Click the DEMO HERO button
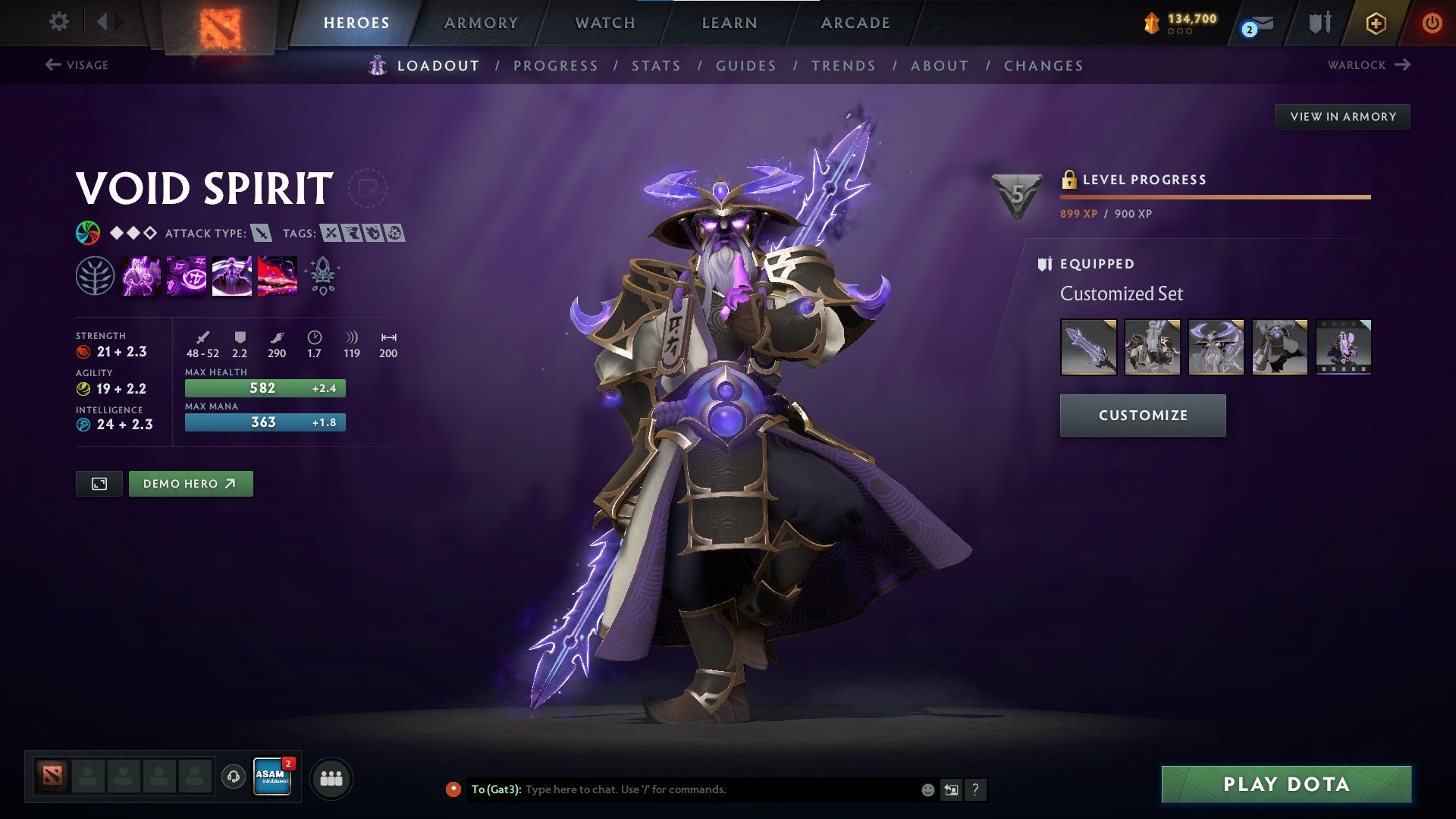 (x=190, y=483)
